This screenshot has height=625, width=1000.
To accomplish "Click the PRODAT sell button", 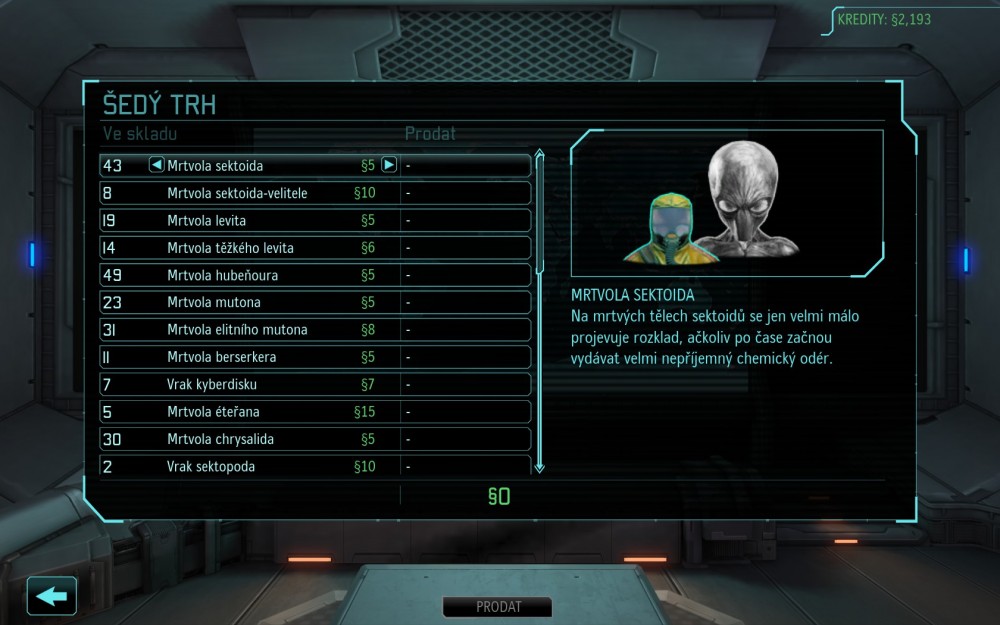I will click(498, 607).
